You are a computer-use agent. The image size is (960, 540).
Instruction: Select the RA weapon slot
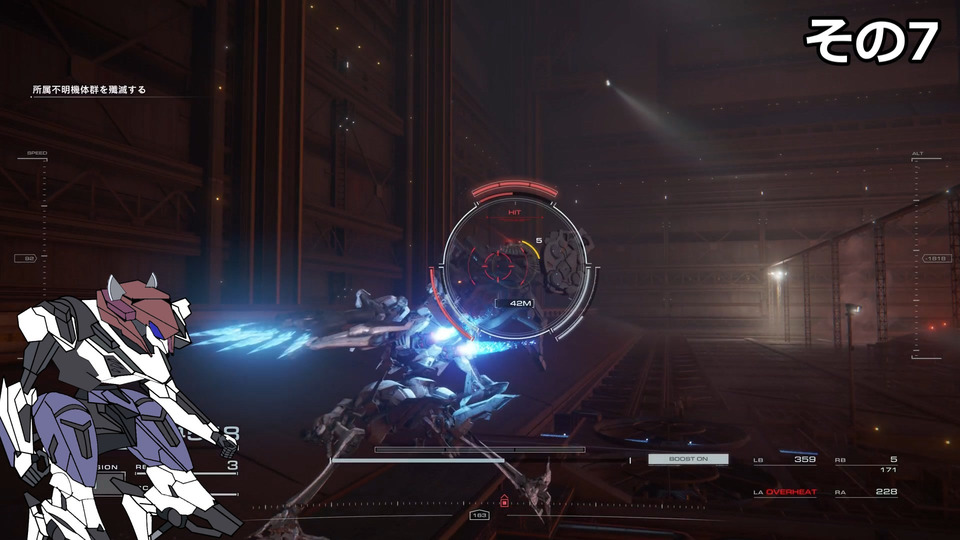coord(866,492)
